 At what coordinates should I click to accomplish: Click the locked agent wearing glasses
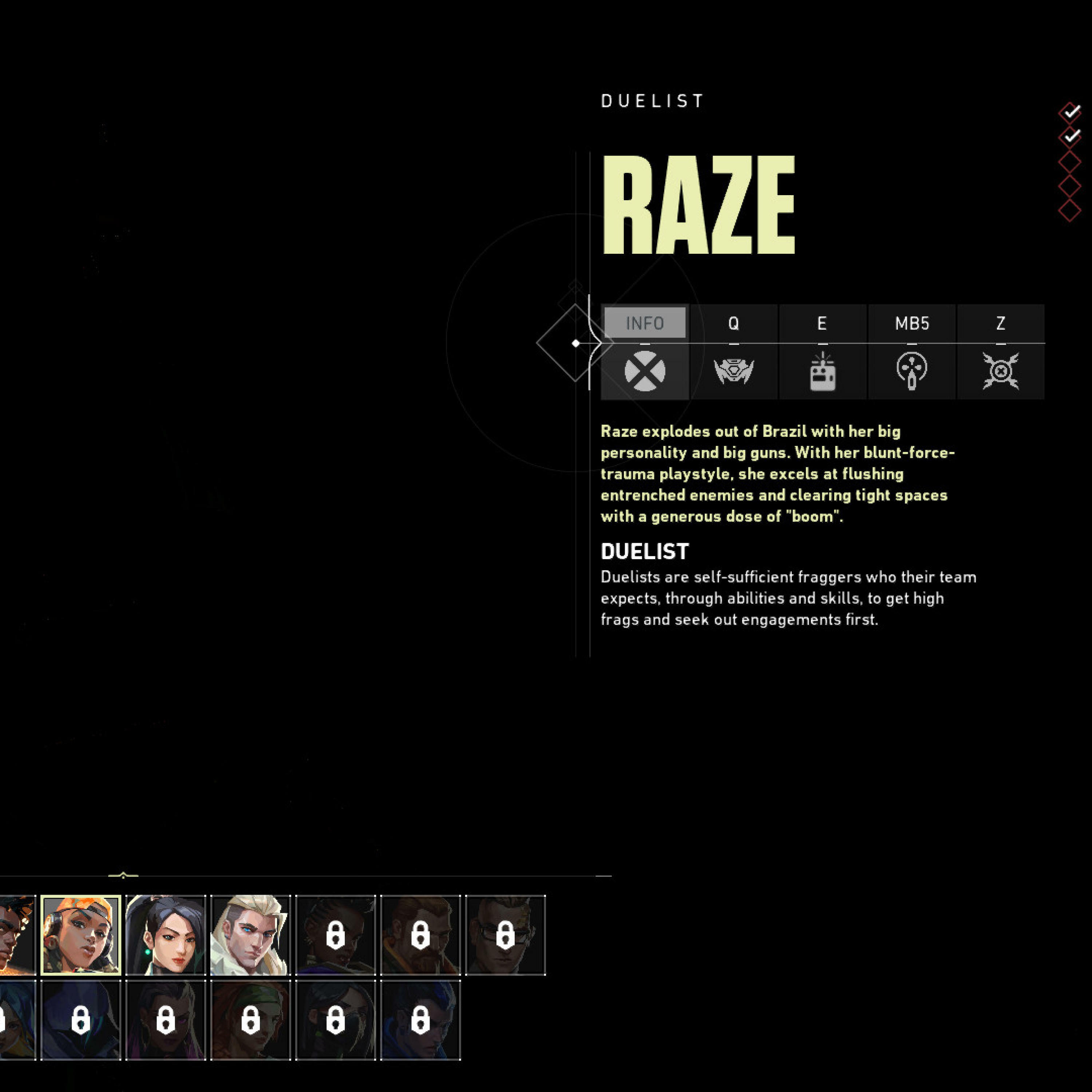505,935
